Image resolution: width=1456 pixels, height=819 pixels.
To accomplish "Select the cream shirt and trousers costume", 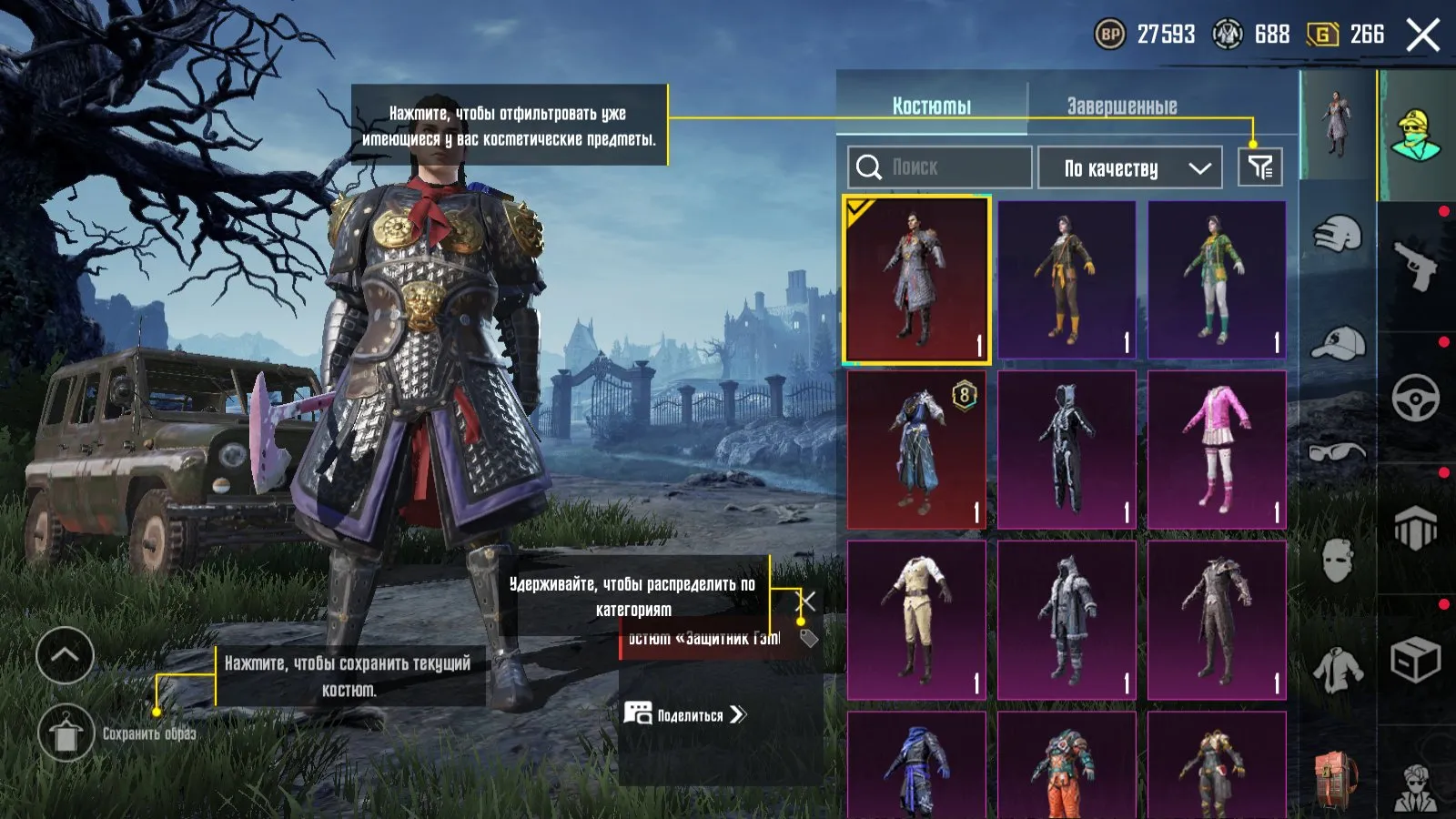I will point(916,620).
